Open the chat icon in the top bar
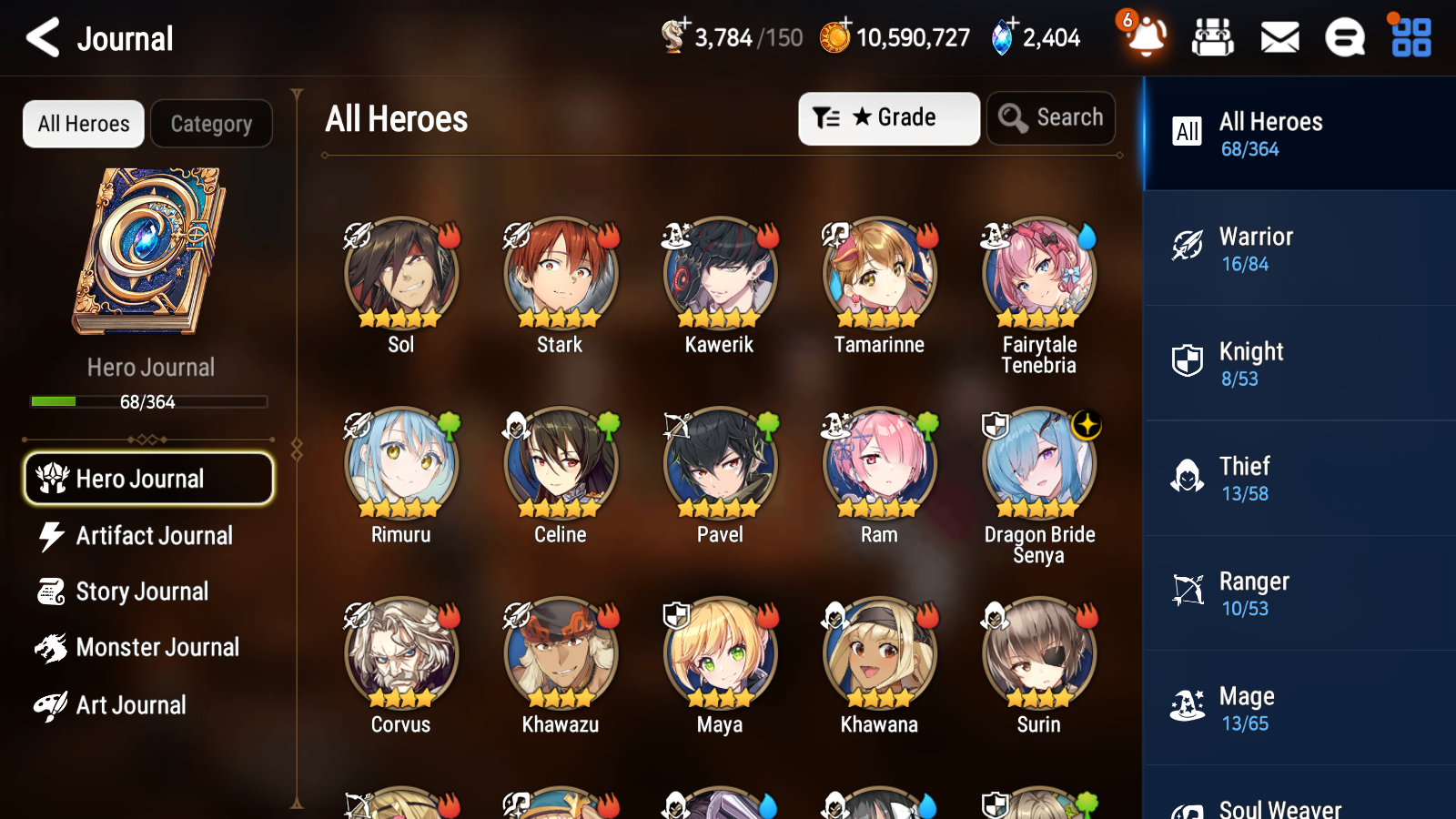The height and width of the screenshot is (819, 1456). pos(1344,37)
